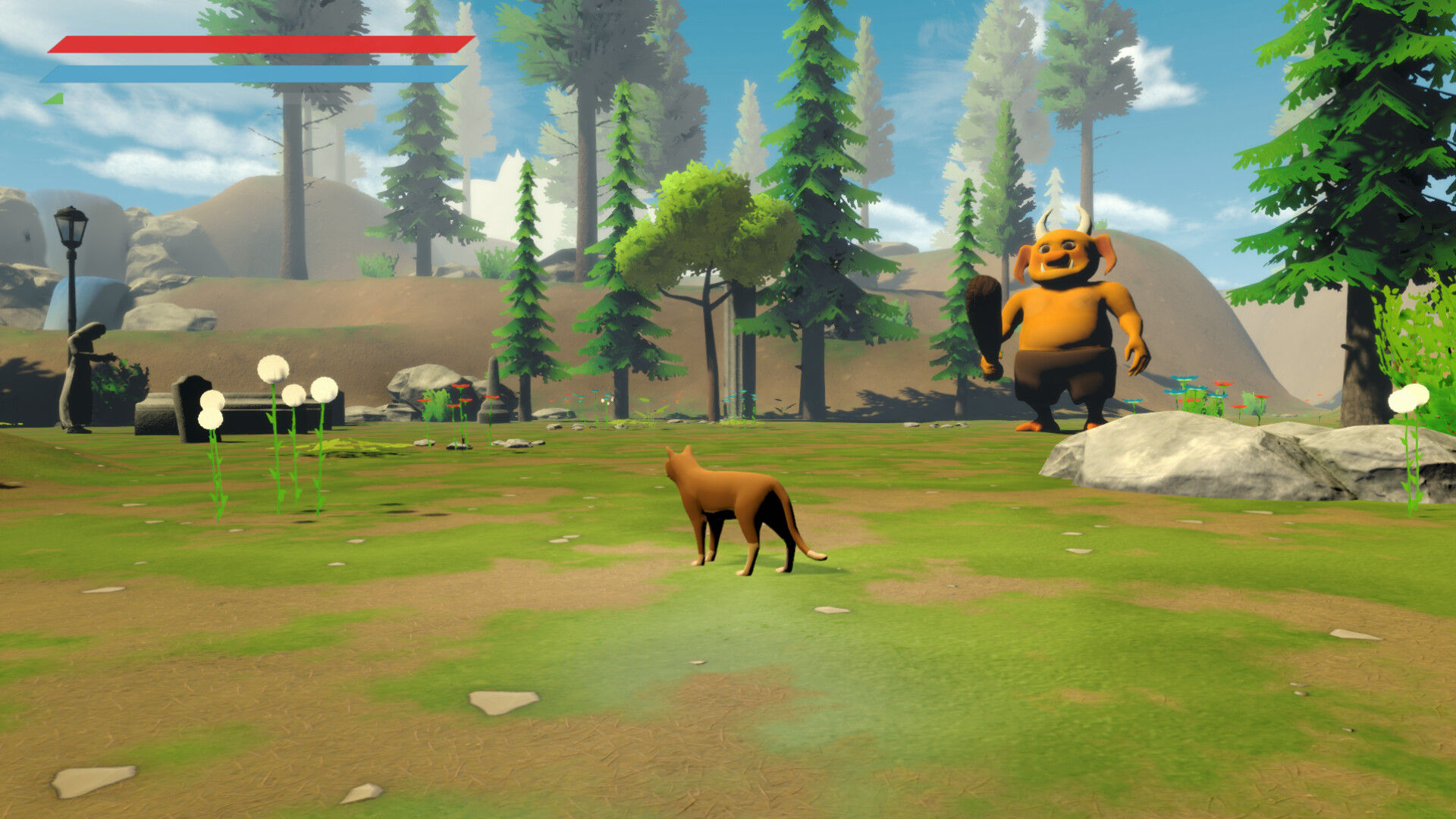Image resolution: width=1456 pixels, height=819 pixels.
Task: Click the green XP indicator triangle
Action: click(x=53, y=97)
